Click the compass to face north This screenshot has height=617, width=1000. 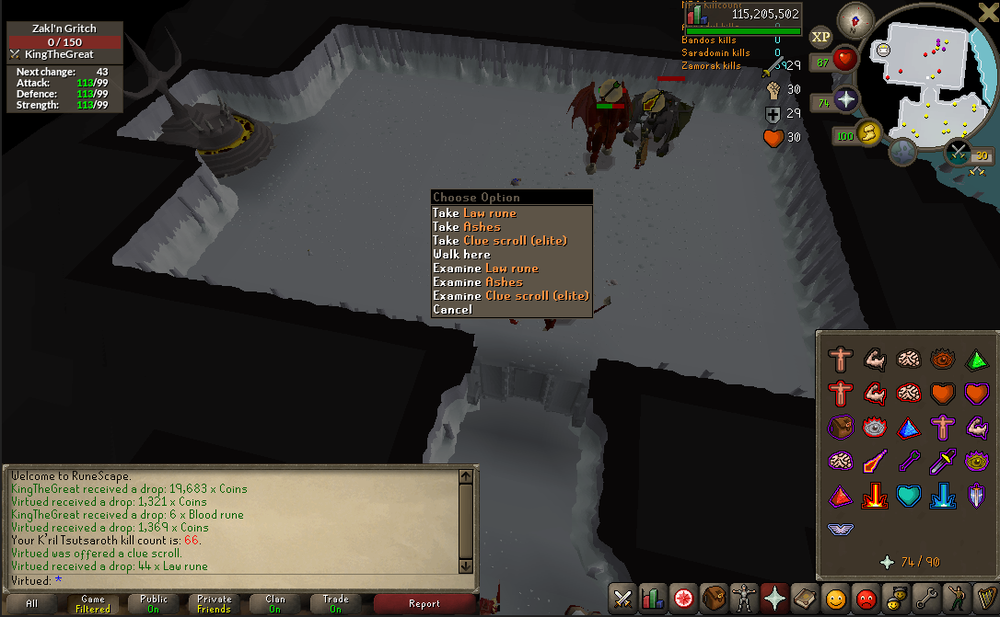tap(854, 17)
